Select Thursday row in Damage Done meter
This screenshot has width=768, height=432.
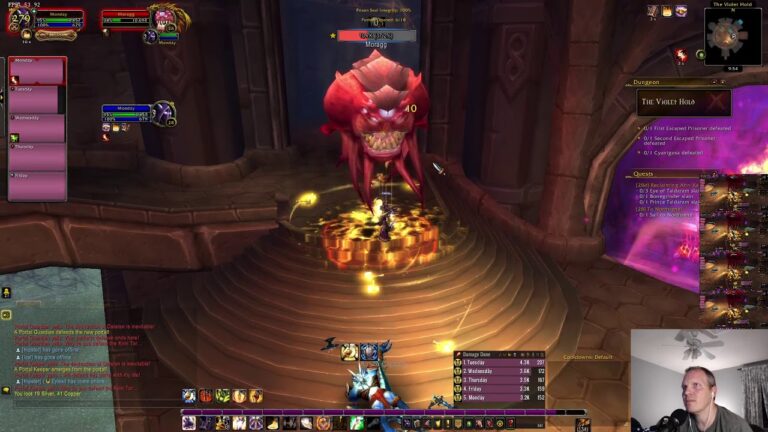click(499, 380)
